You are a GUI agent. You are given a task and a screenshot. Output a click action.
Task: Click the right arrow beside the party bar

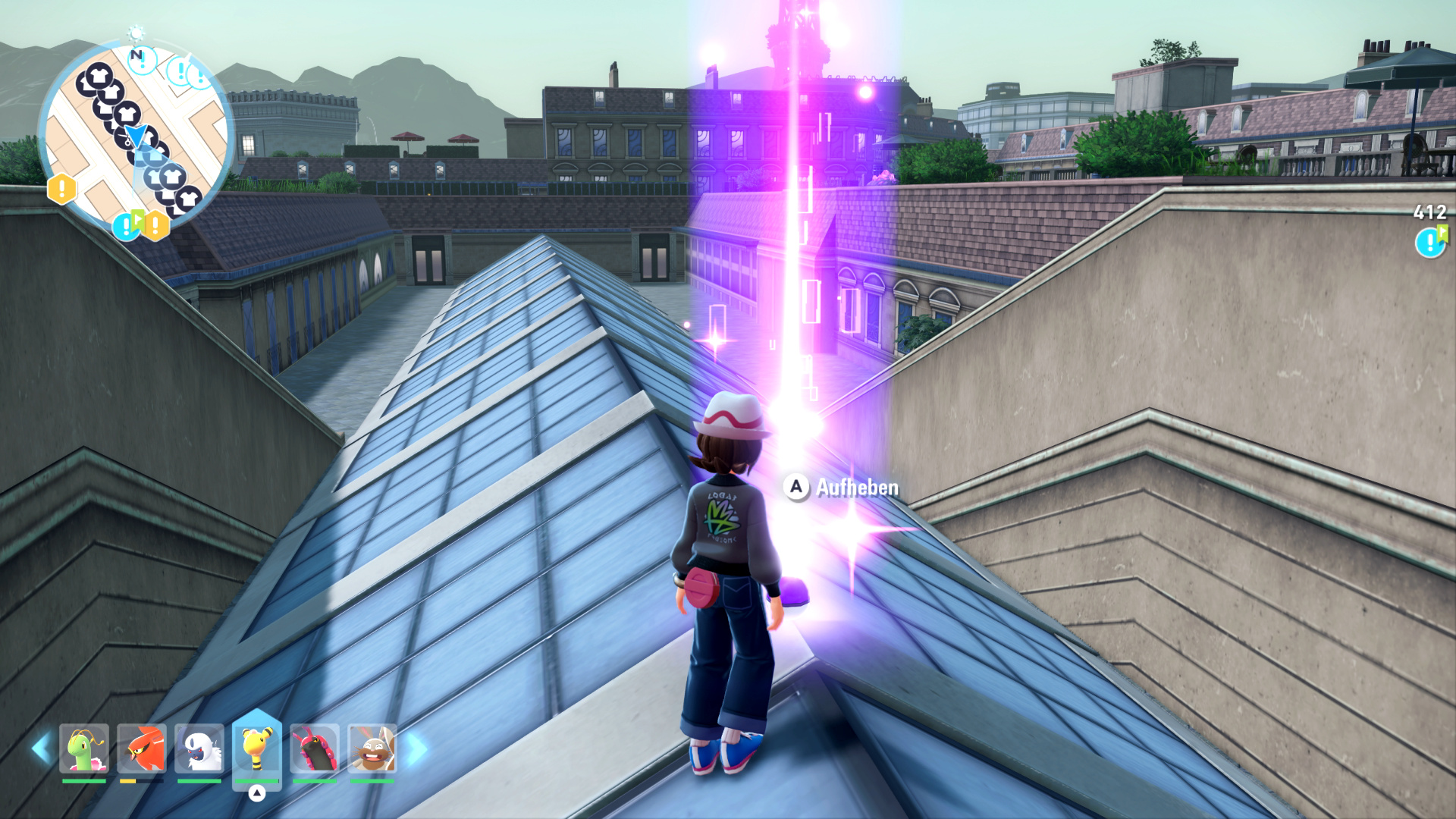pos(416,748)
